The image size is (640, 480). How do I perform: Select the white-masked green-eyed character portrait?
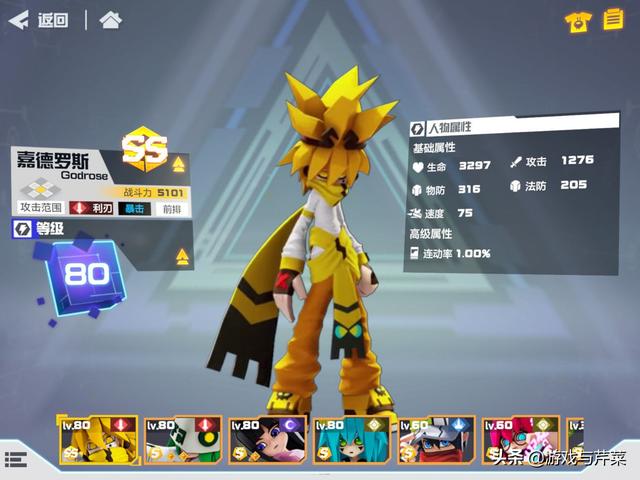click(x=181, y=441)
